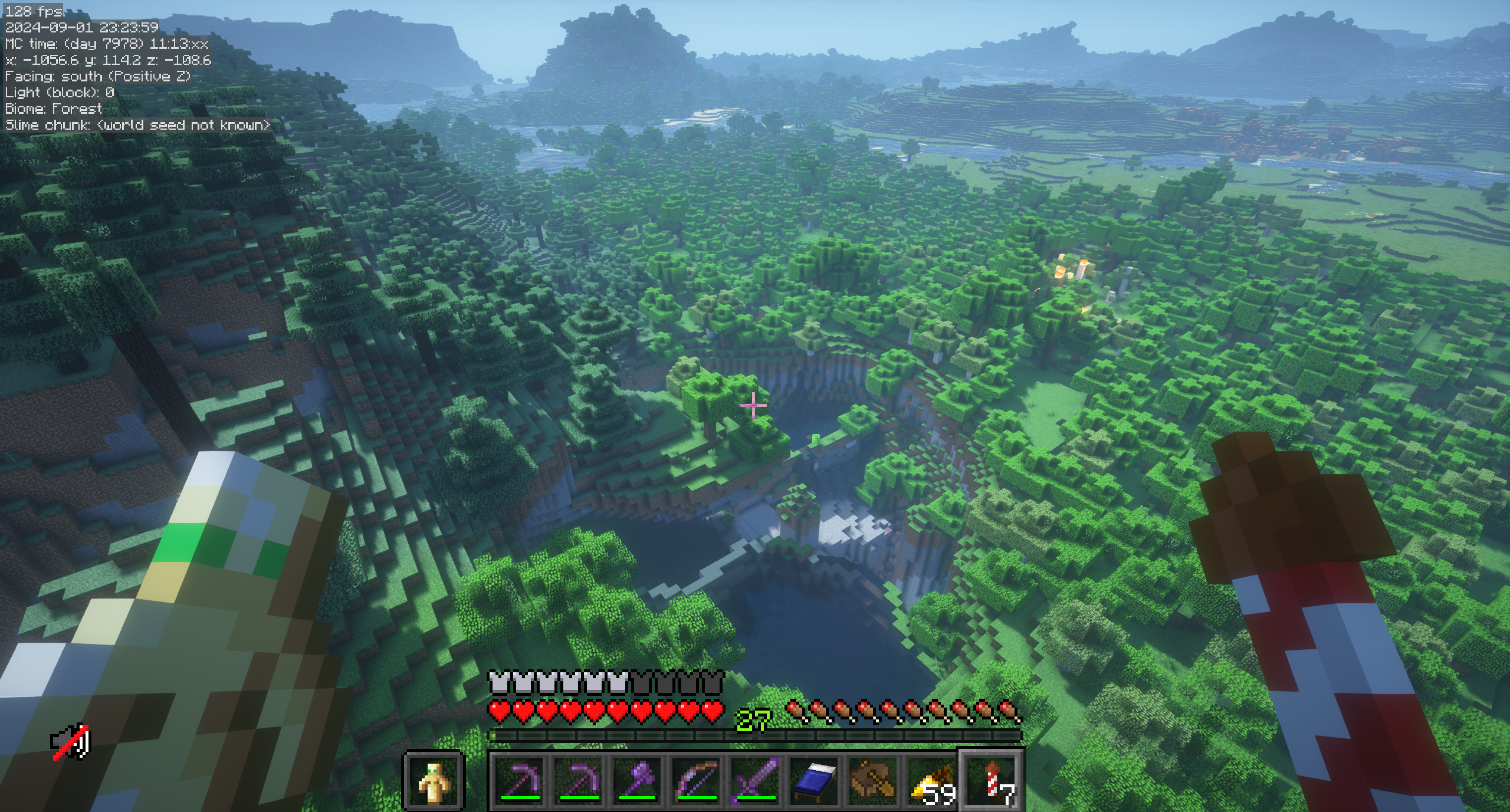Select the firework rocket slot

coord(992,780)
